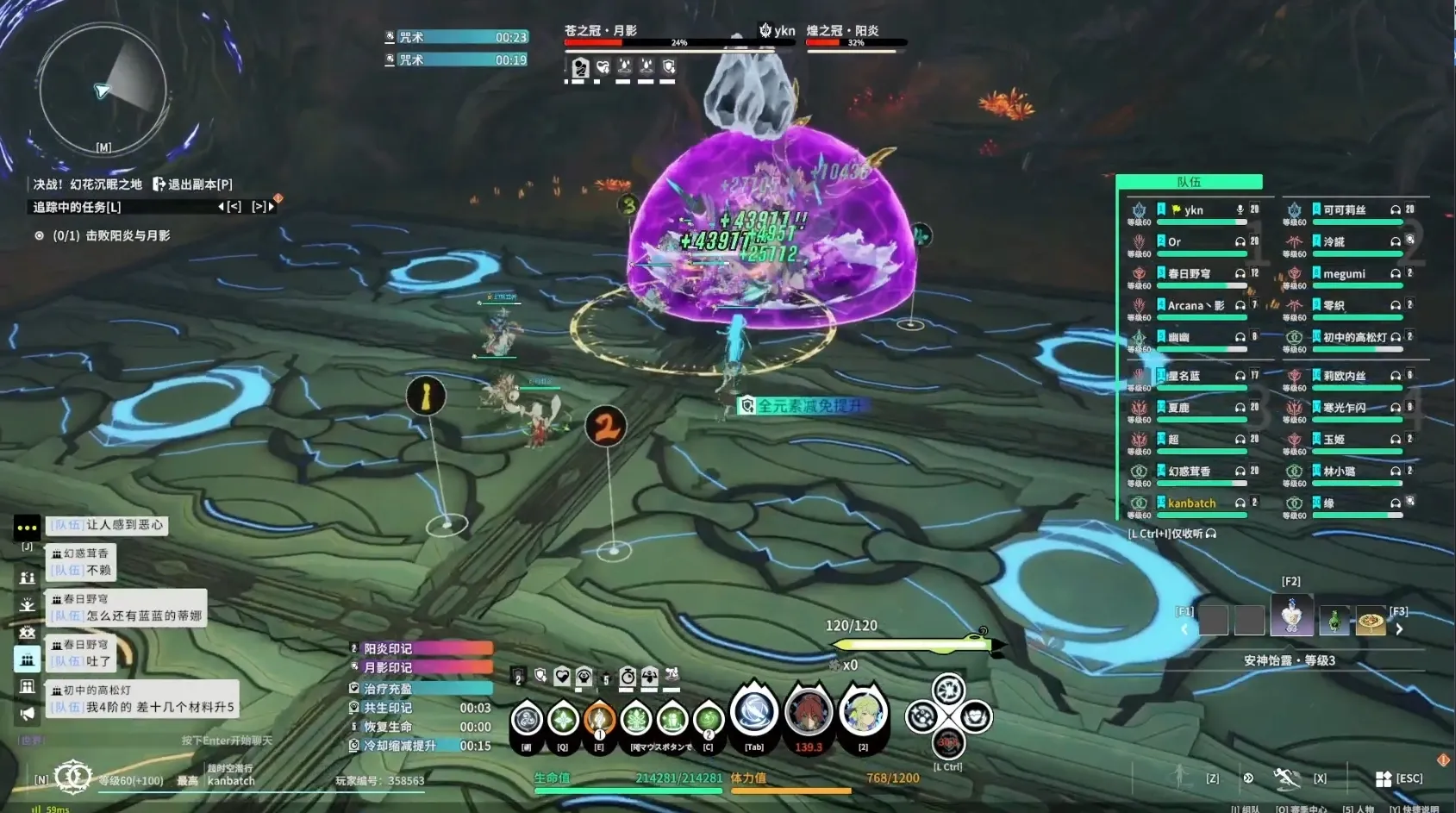Image resolution: width=1456 pixels, height=813 pixels.
Task: Switch to the highlighted team chat channel
Action: pyautogui.click(x=27, y=660)
